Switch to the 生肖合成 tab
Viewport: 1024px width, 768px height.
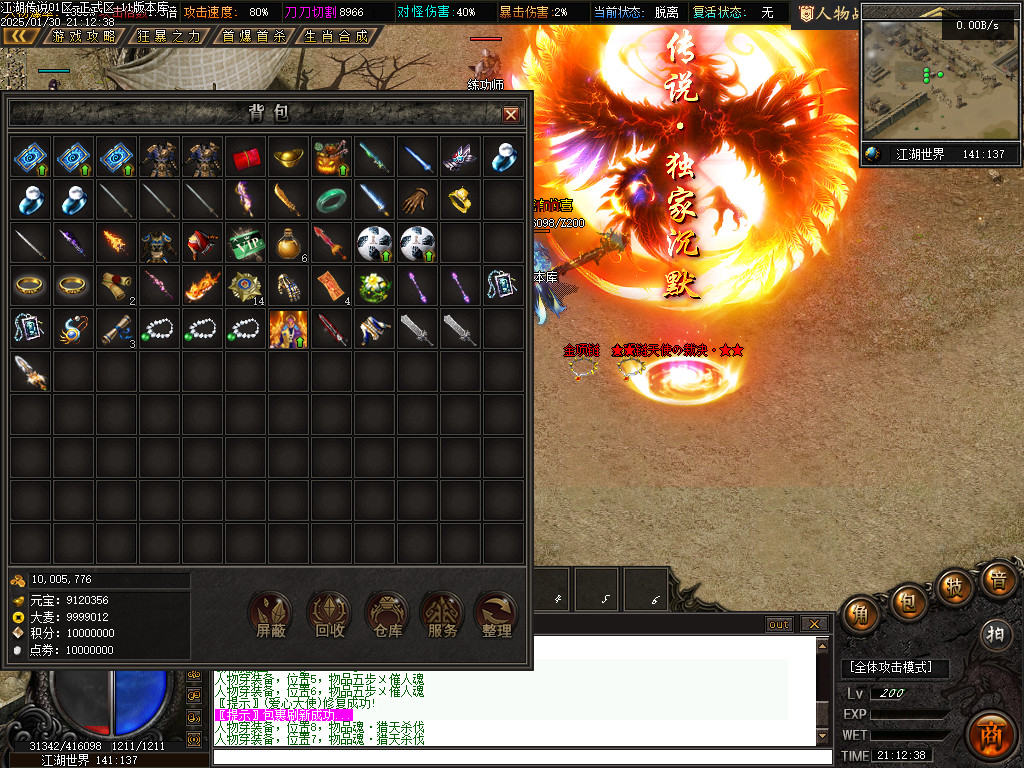click(x=337, y=36)
